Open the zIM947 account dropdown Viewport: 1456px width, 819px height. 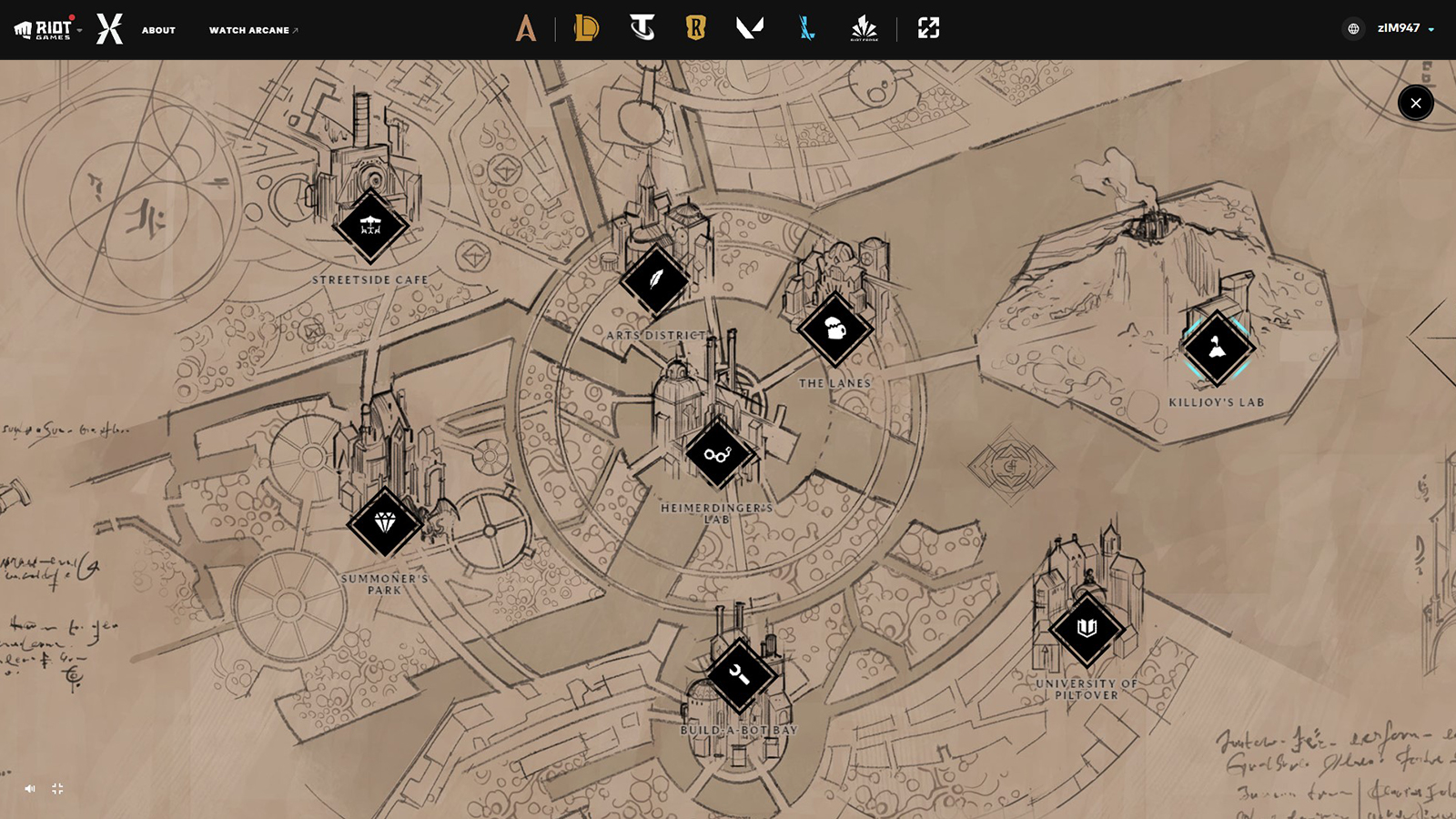click(1405, 28)
